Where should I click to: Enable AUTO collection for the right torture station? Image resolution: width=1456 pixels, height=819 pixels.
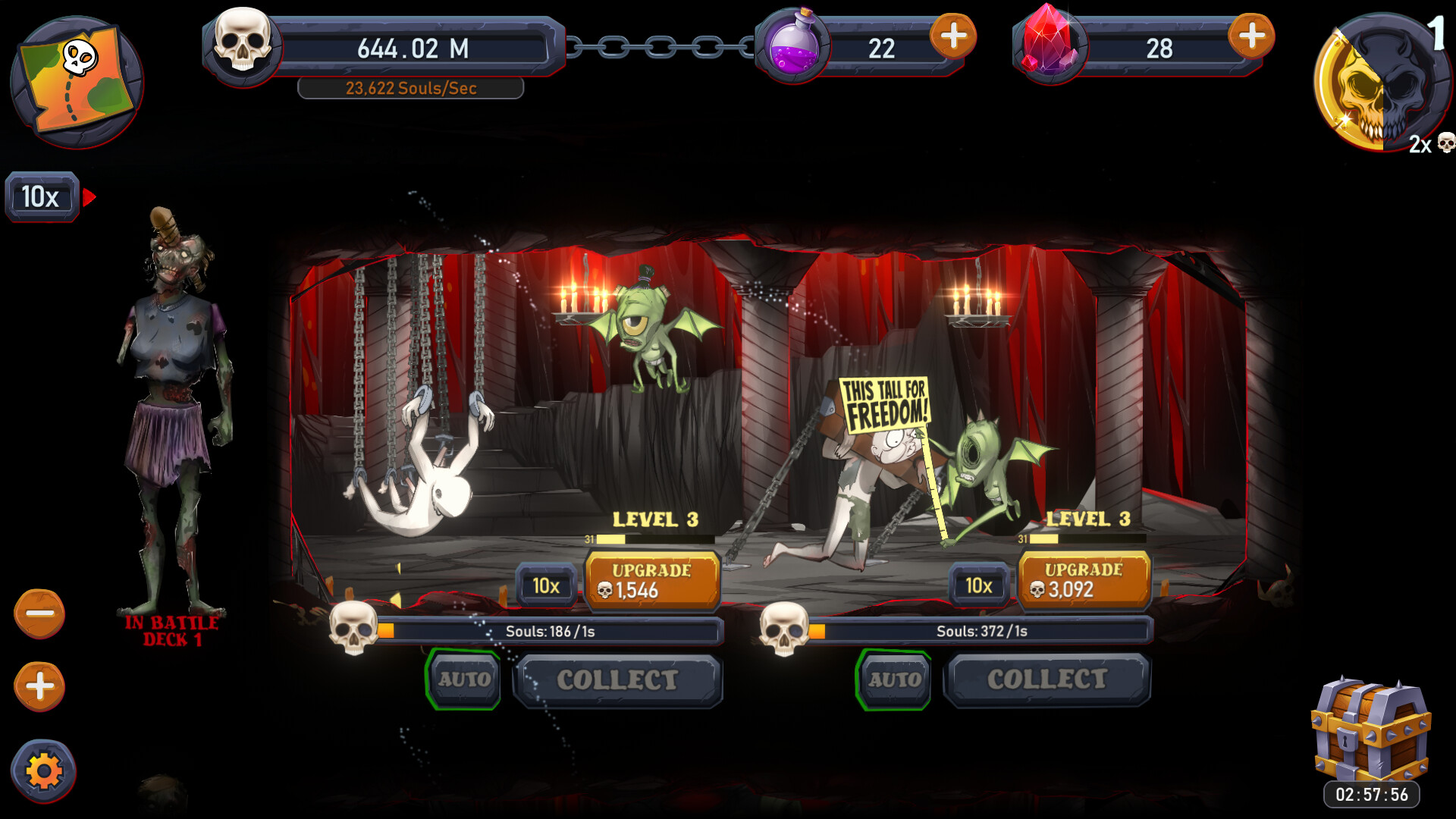pos(895,680)
